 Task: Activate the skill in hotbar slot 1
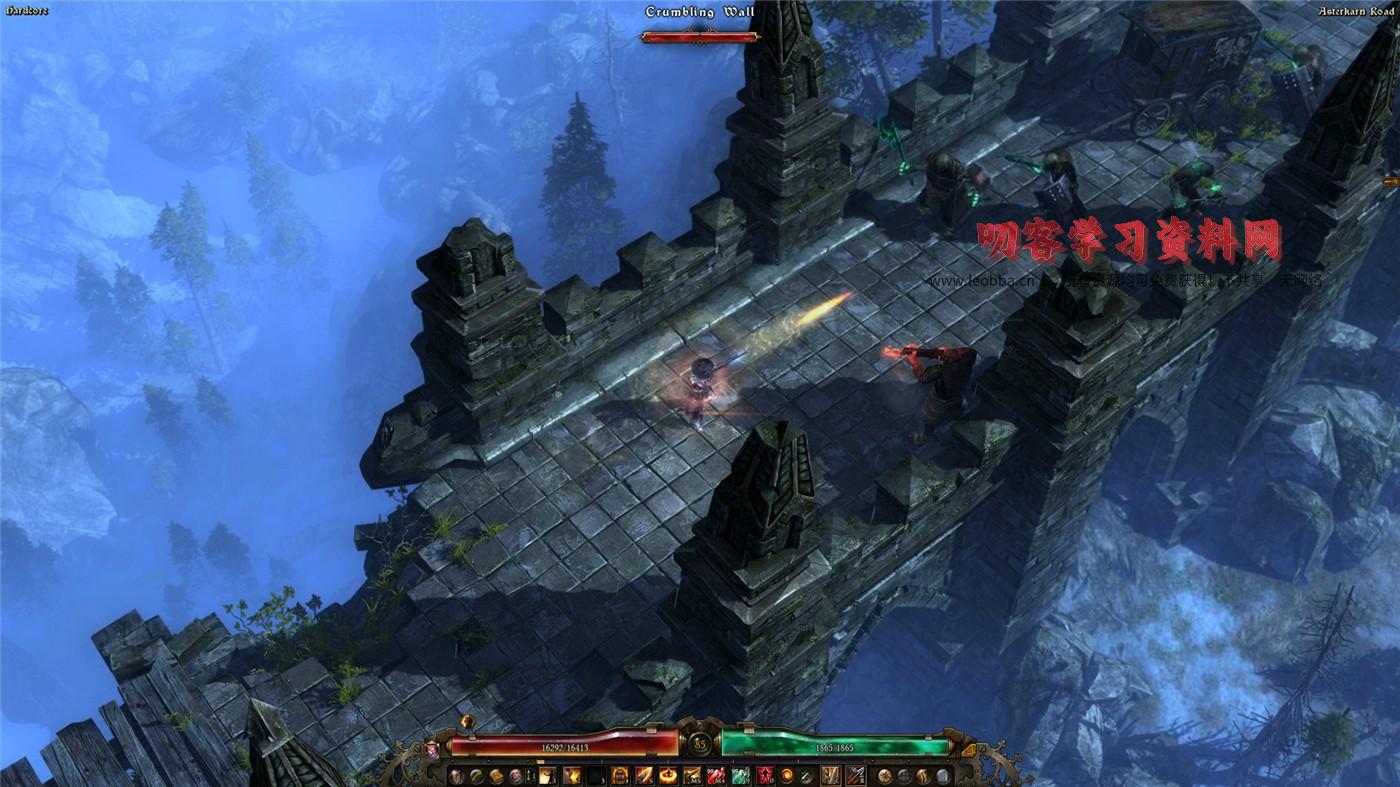(x=547, y=777)
